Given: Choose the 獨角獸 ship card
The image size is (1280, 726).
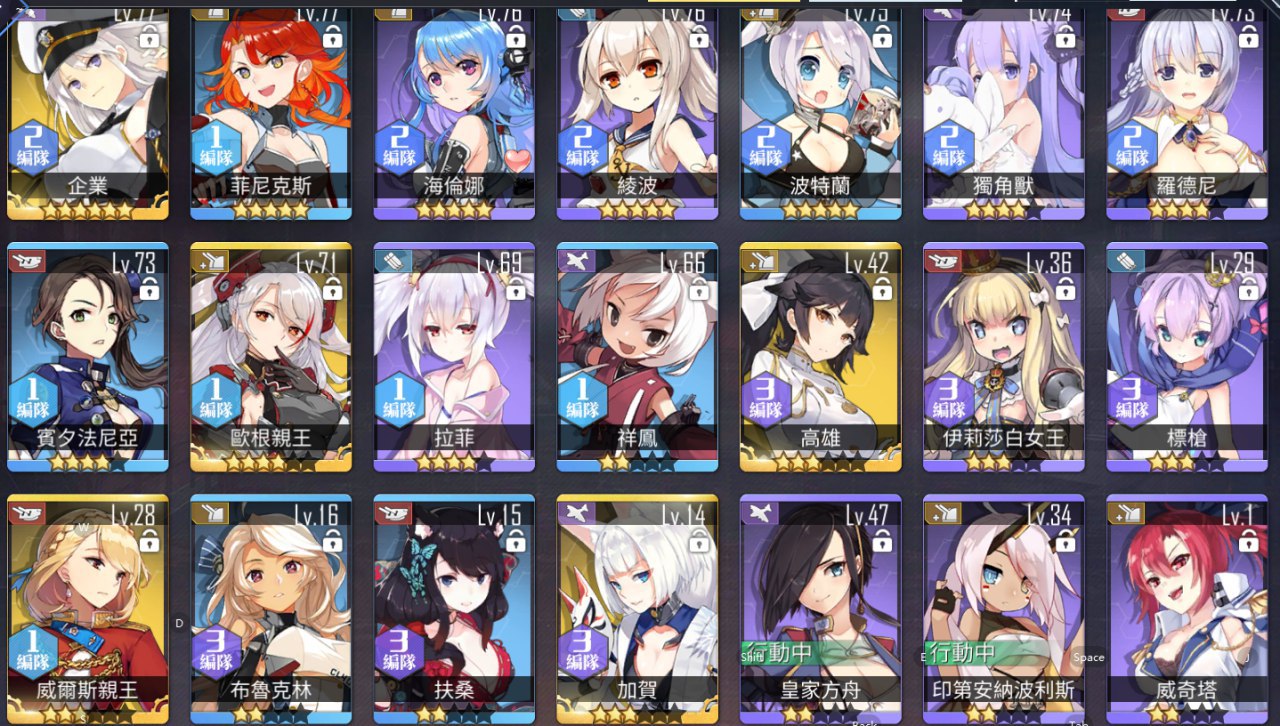Looking at the screenshot, I should point(1004,110).
